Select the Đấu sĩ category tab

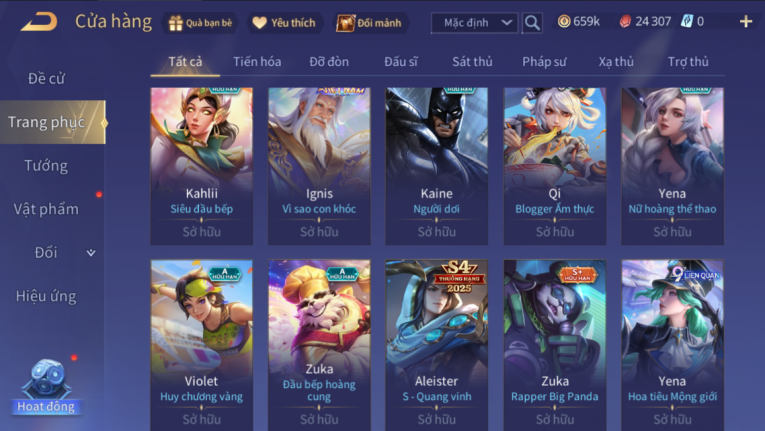401,62
